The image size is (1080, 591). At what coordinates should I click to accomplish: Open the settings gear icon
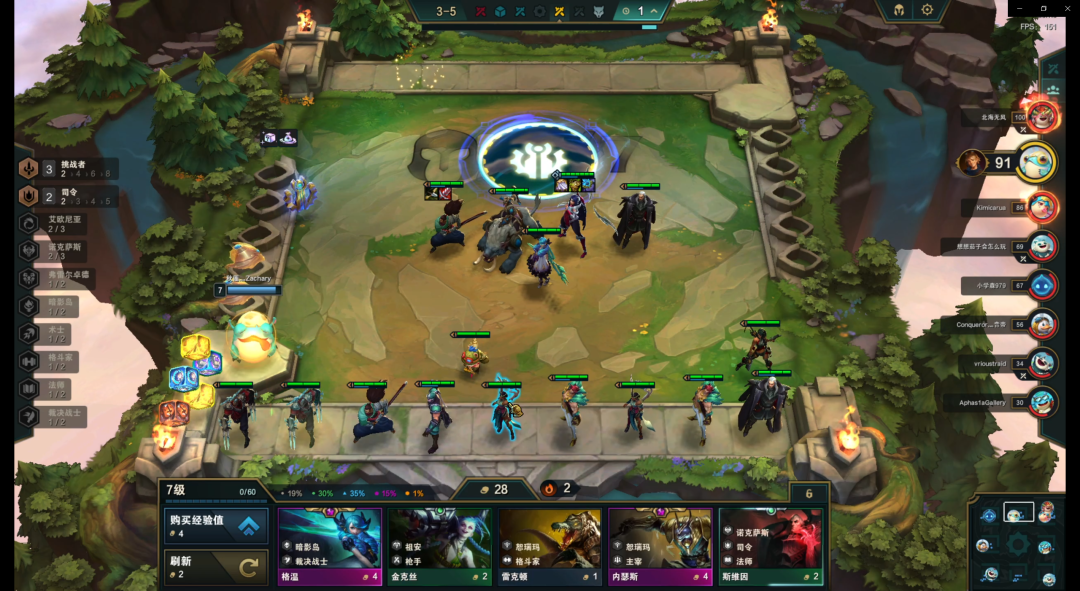click(x=927, y=10)
